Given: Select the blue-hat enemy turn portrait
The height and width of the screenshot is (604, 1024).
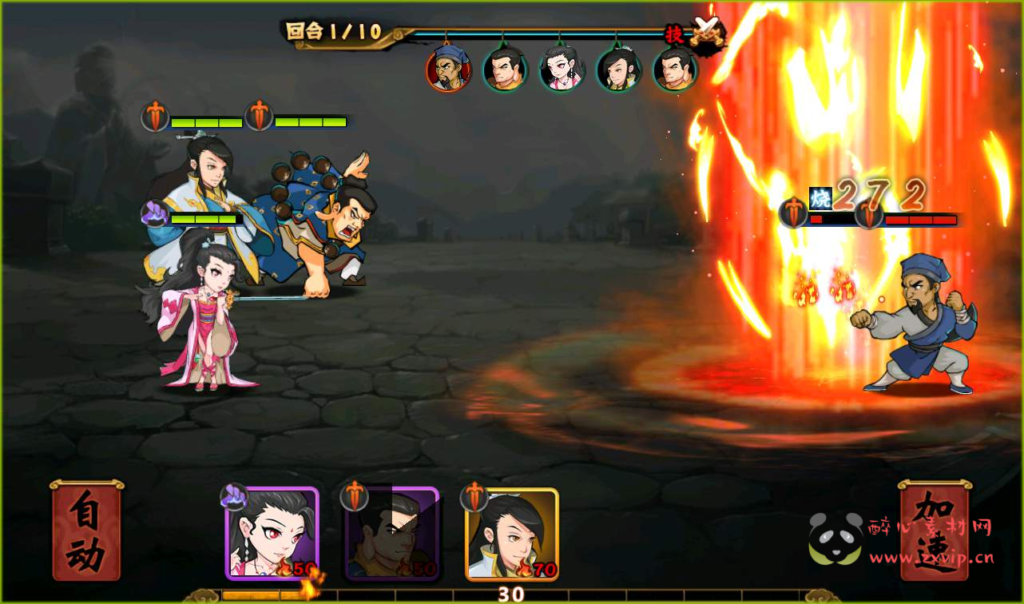Looking at the screenshot, I should tap(448, 69).
